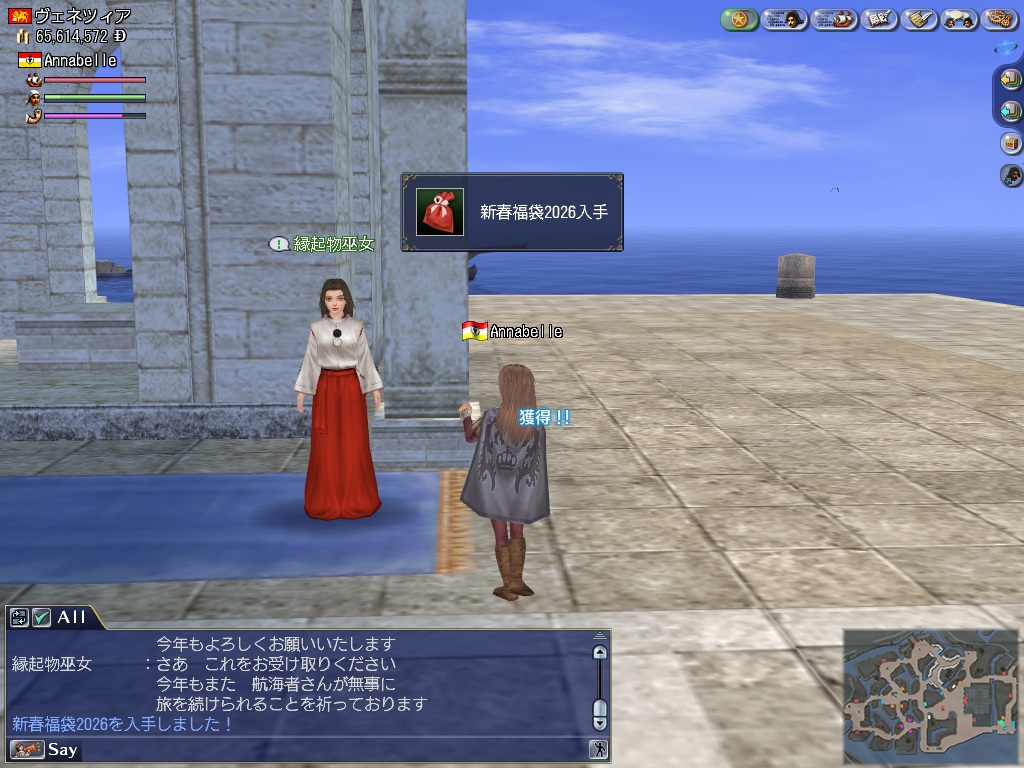Open the pirate-hat character info menu
The image size is (1024, 768).
[784, 19]
